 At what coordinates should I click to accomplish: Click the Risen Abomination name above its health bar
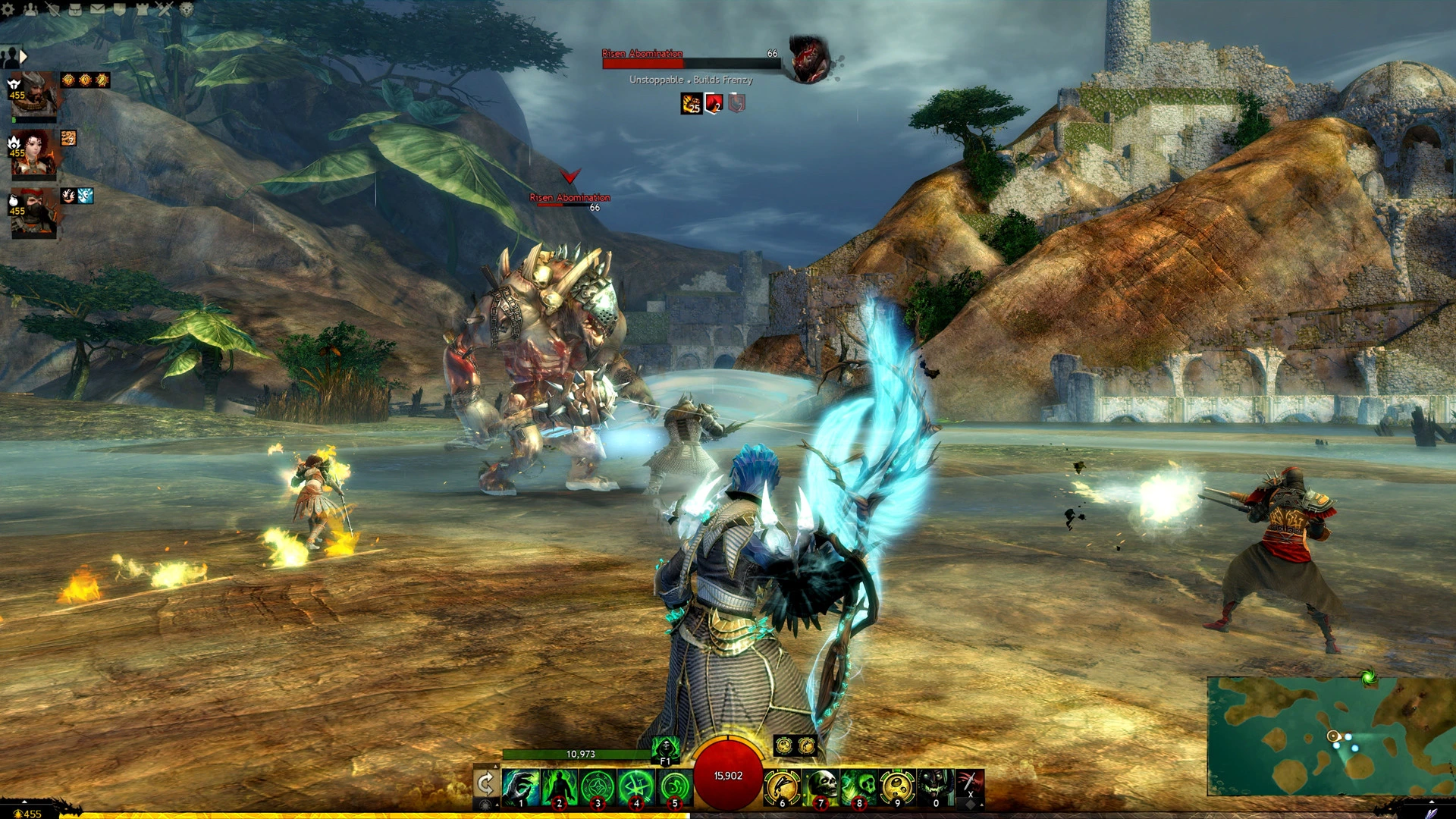pos(642,54)
